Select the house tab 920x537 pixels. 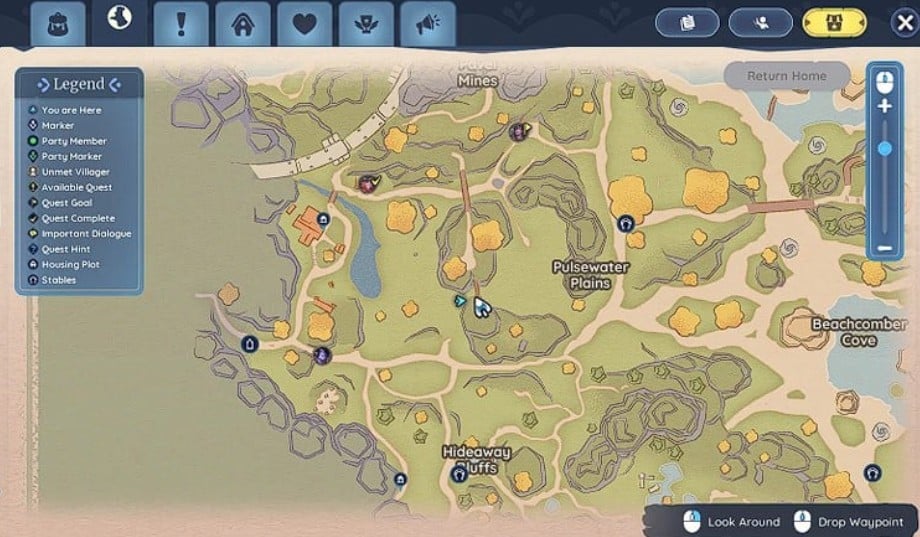coord(243,23)
